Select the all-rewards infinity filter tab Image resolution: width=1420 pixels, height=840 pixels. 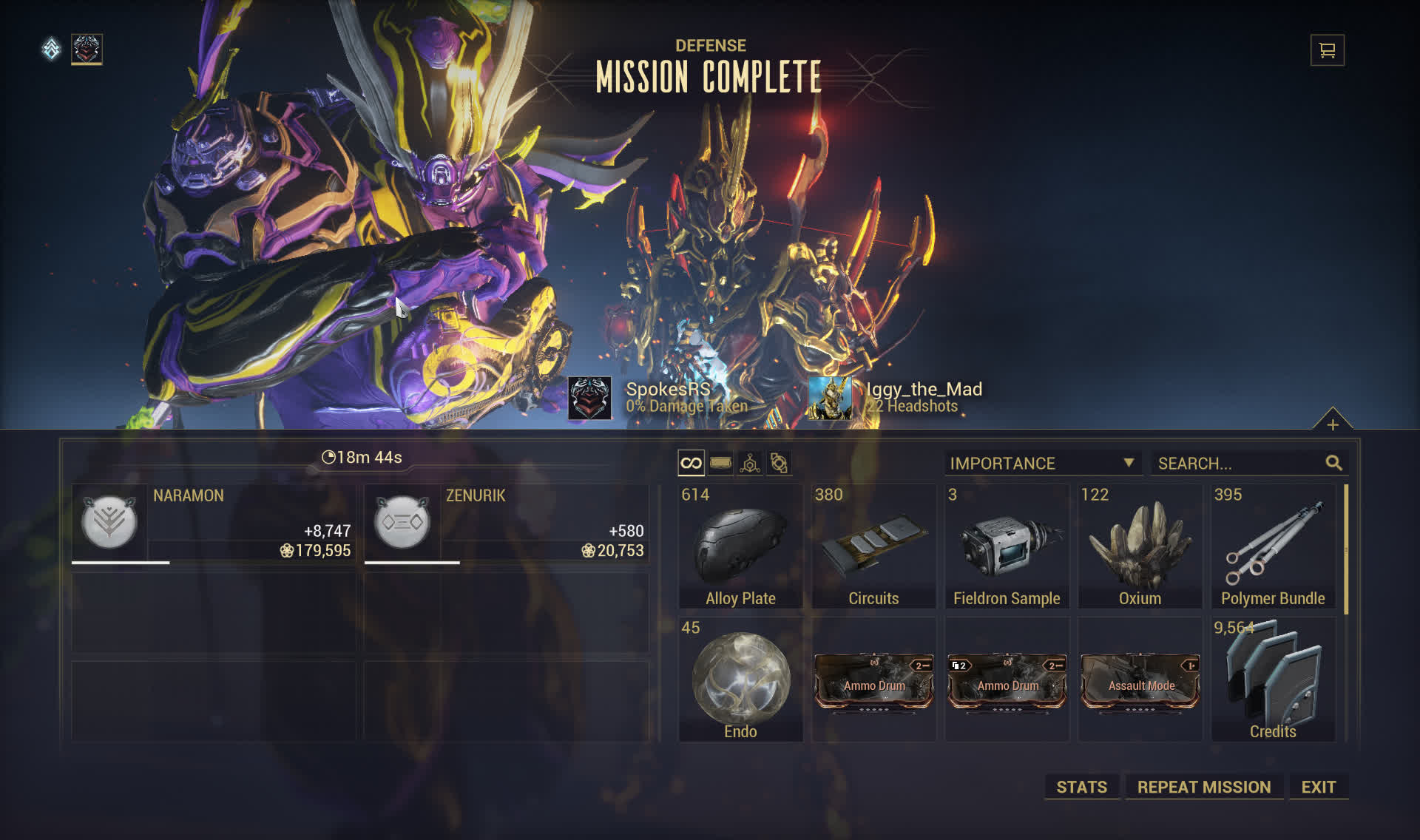pyautogui.click(x=691, y=464)
